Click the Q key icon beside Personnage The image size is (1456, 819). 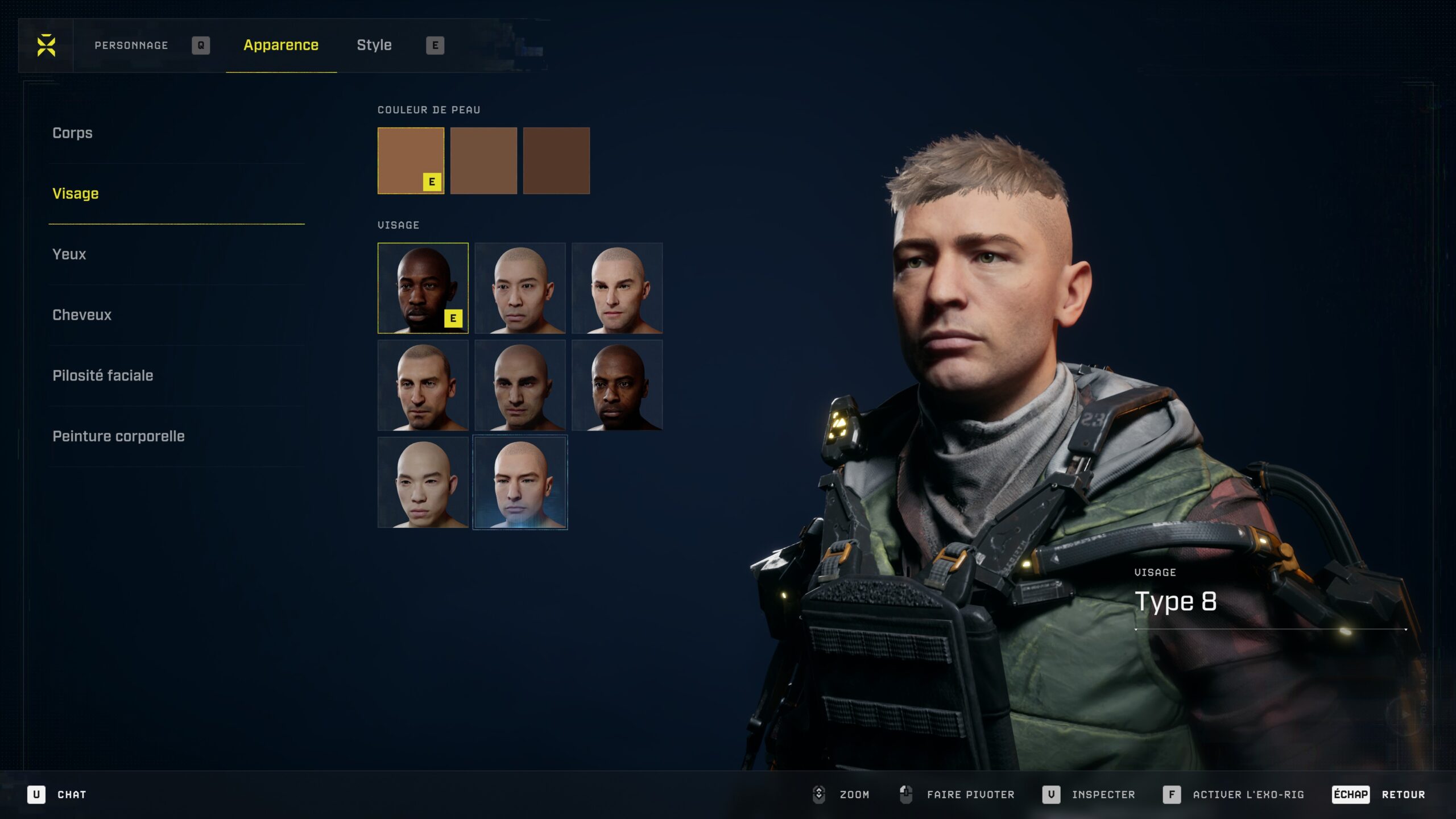(x=202, y=44)
